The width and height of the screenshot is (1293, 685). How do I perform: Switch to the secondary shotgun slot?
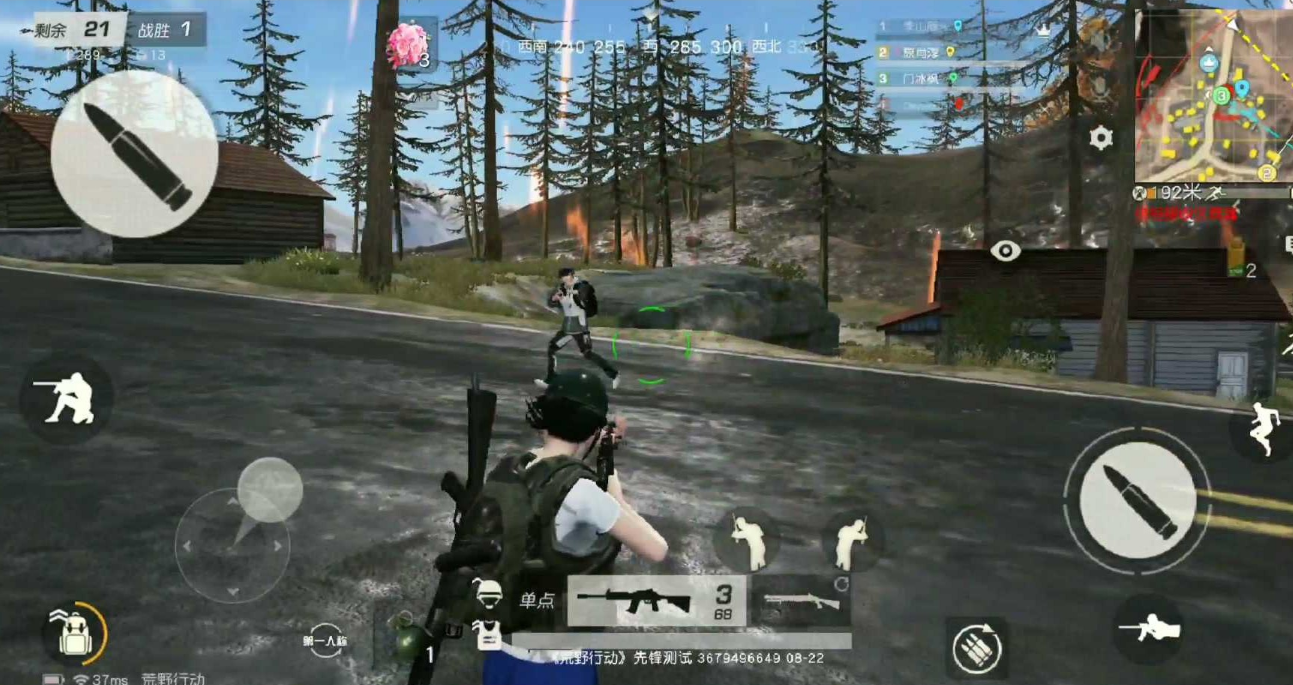[x=801, y=601]
